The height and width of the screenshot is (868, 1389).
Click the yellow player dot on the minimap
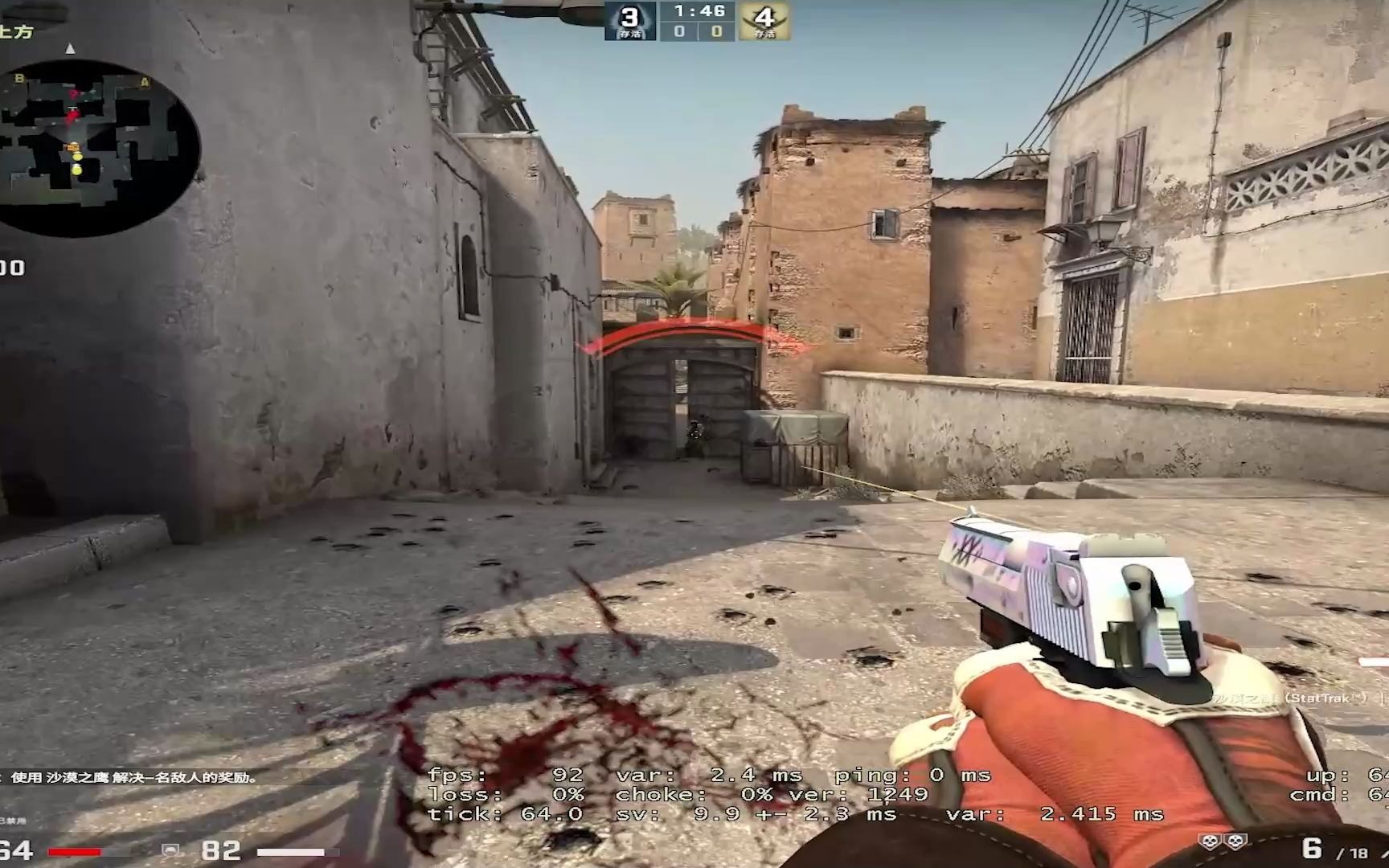pyautogui.click(x=76, y=157)
